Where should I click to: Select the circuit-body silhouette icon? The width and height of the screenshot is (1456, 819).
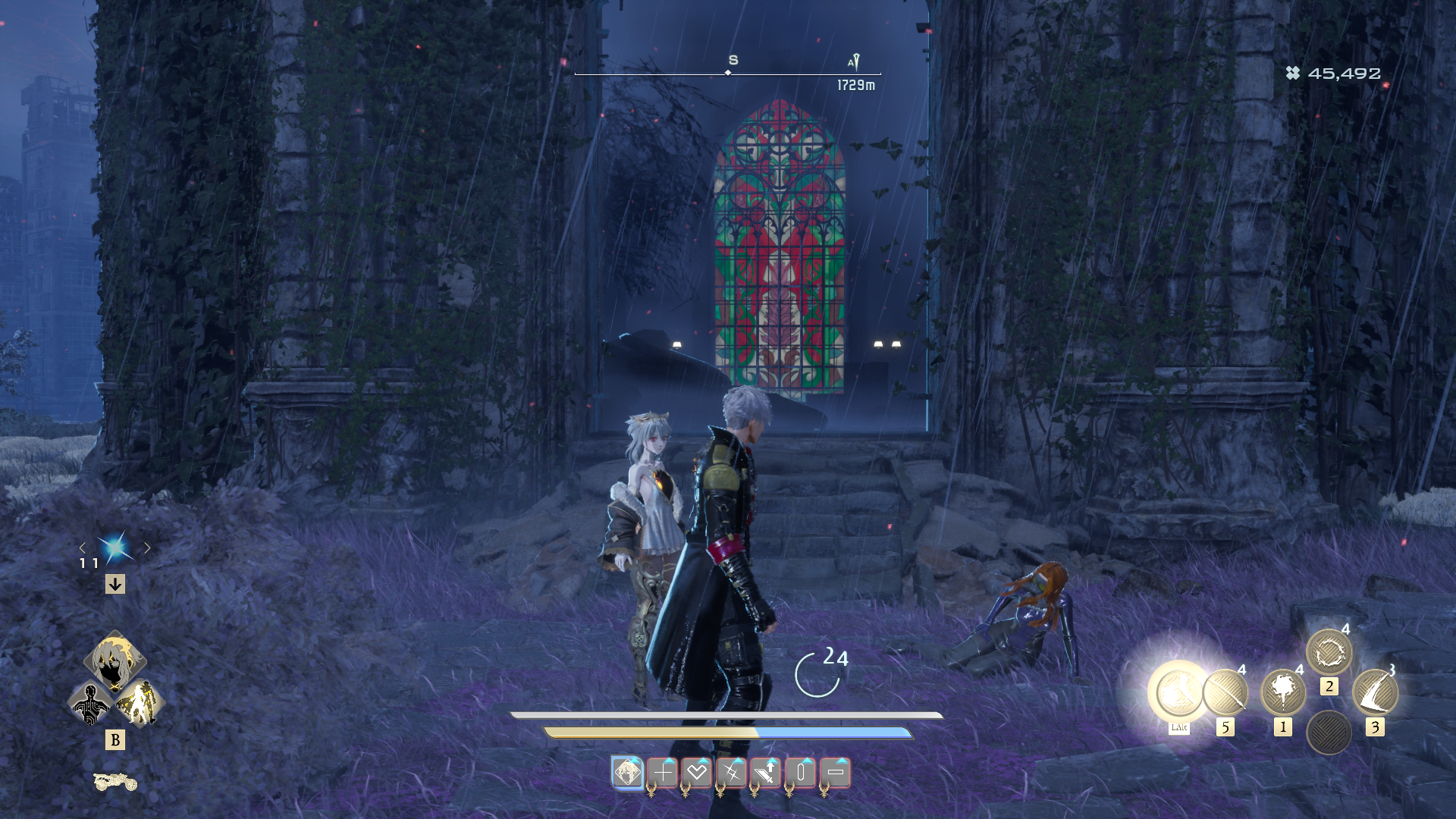(x=90, y=704)
